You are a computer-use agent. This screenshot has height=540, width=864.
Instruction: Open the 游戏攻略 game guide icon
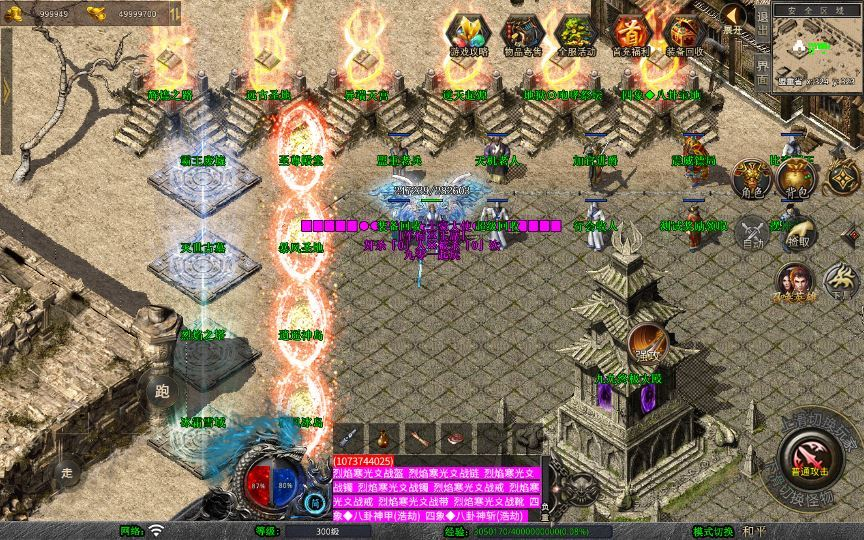coord(468,35)
